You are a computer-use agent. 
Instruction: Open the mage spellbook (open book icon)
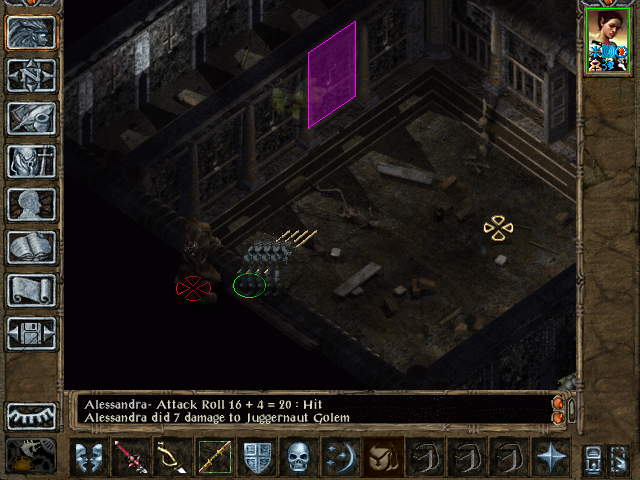(x=31, y=247)
